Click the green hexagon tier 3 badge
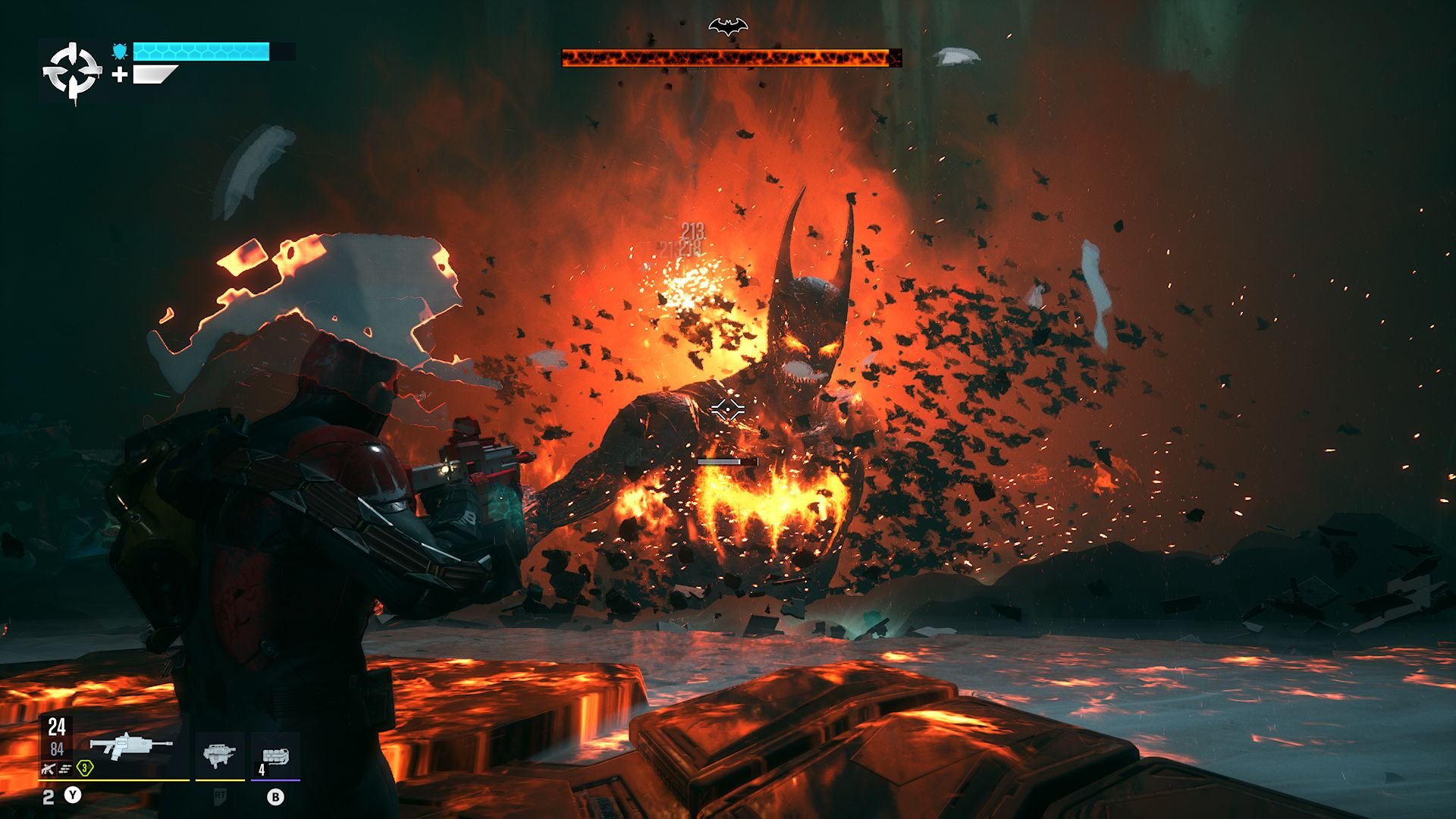This screenshot has width=1456, height=819. point(85,768)
